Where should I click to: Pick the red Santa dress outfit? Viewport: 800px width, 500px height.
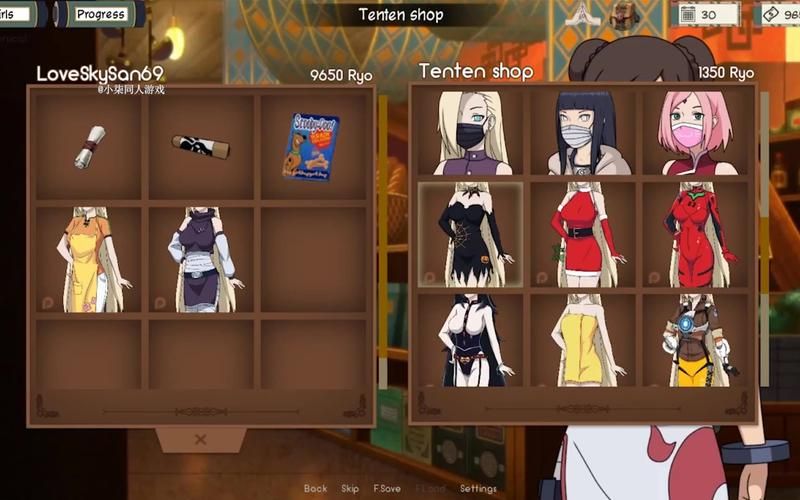pos(584,235)
